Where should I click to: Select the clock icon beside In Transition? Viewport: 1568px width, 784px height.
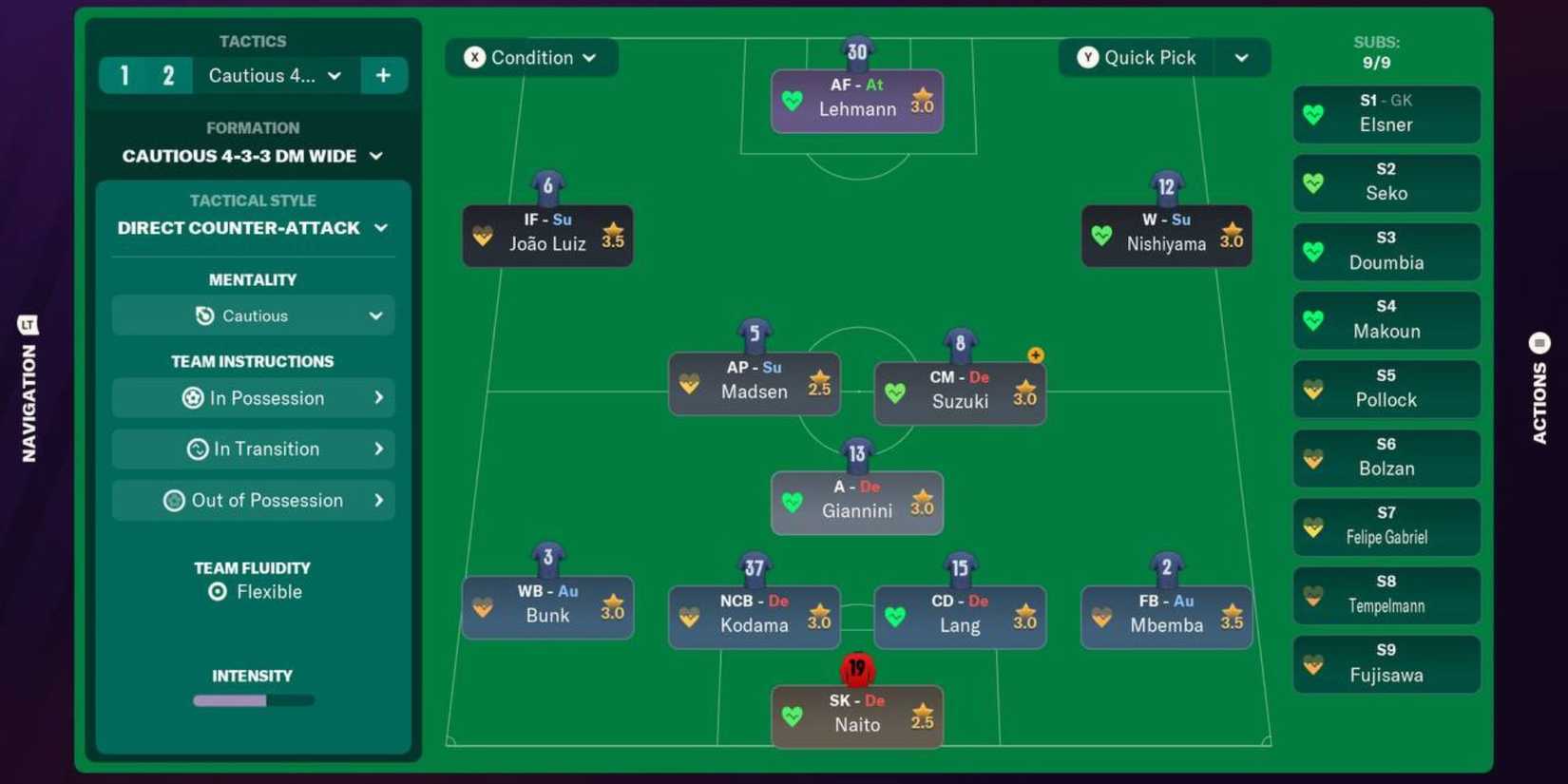click(197, 449)
